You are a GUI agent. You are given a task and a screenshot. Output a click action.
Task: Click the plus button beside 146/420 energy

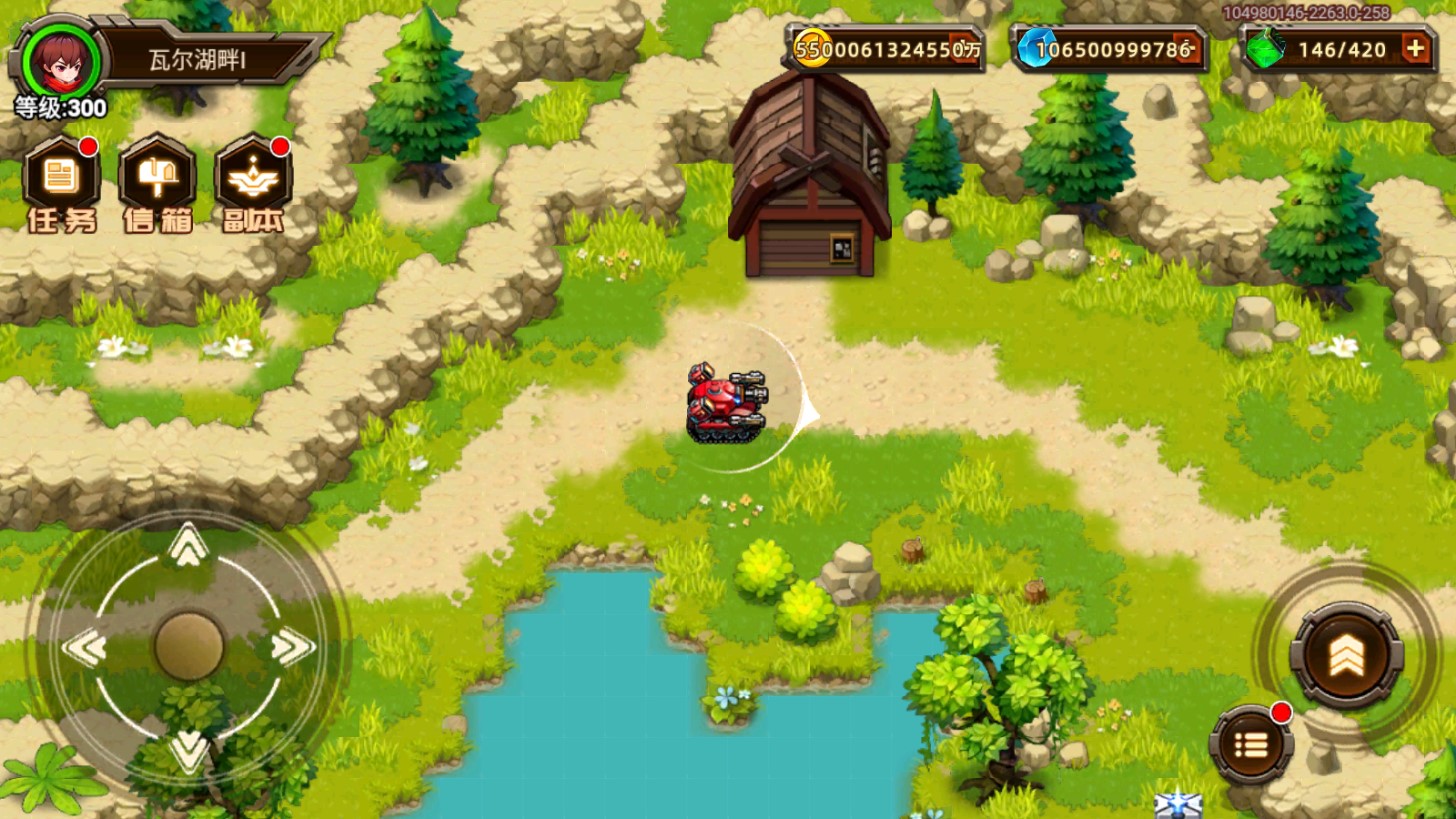(1416, 49)
